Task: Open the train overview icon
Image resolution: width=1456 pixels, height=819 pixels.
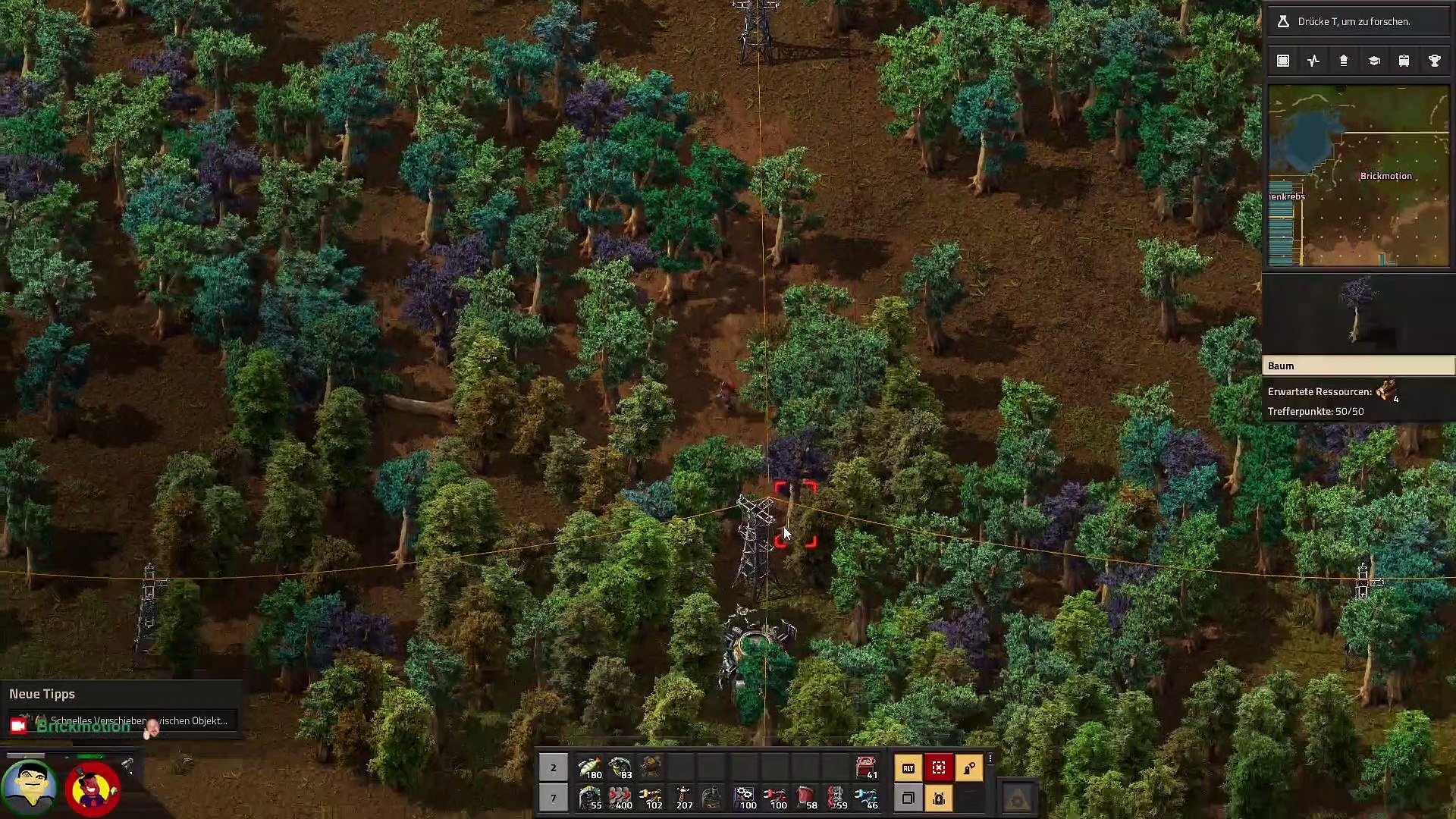Action: tap(1404, 61)
